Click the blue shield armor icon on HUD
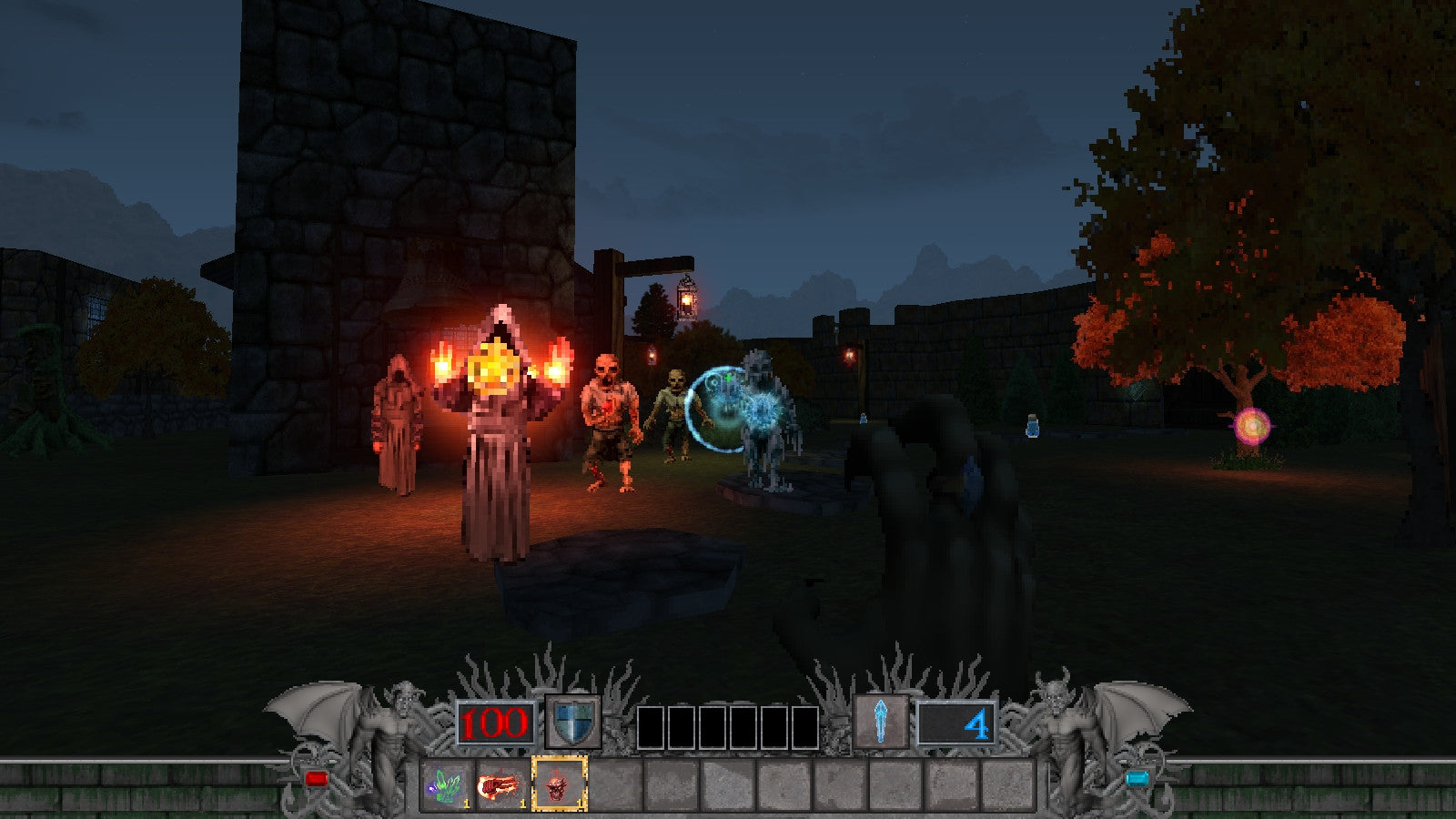1456x819 pixels. 571,722
